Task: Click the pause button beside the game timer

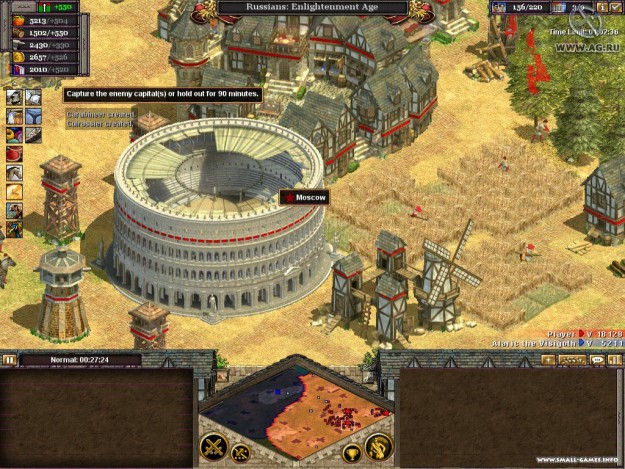Action: (9, 360)
